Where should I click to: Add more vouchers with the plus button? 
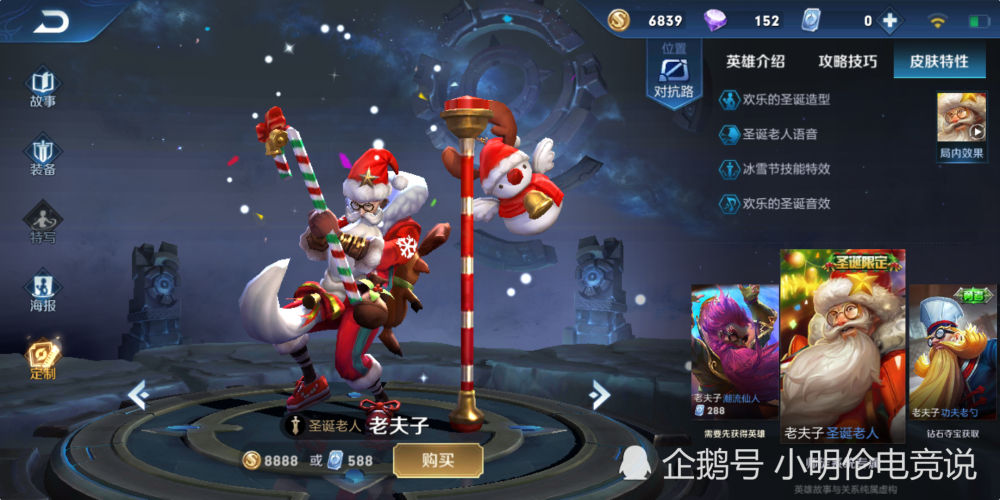[888, 21]
